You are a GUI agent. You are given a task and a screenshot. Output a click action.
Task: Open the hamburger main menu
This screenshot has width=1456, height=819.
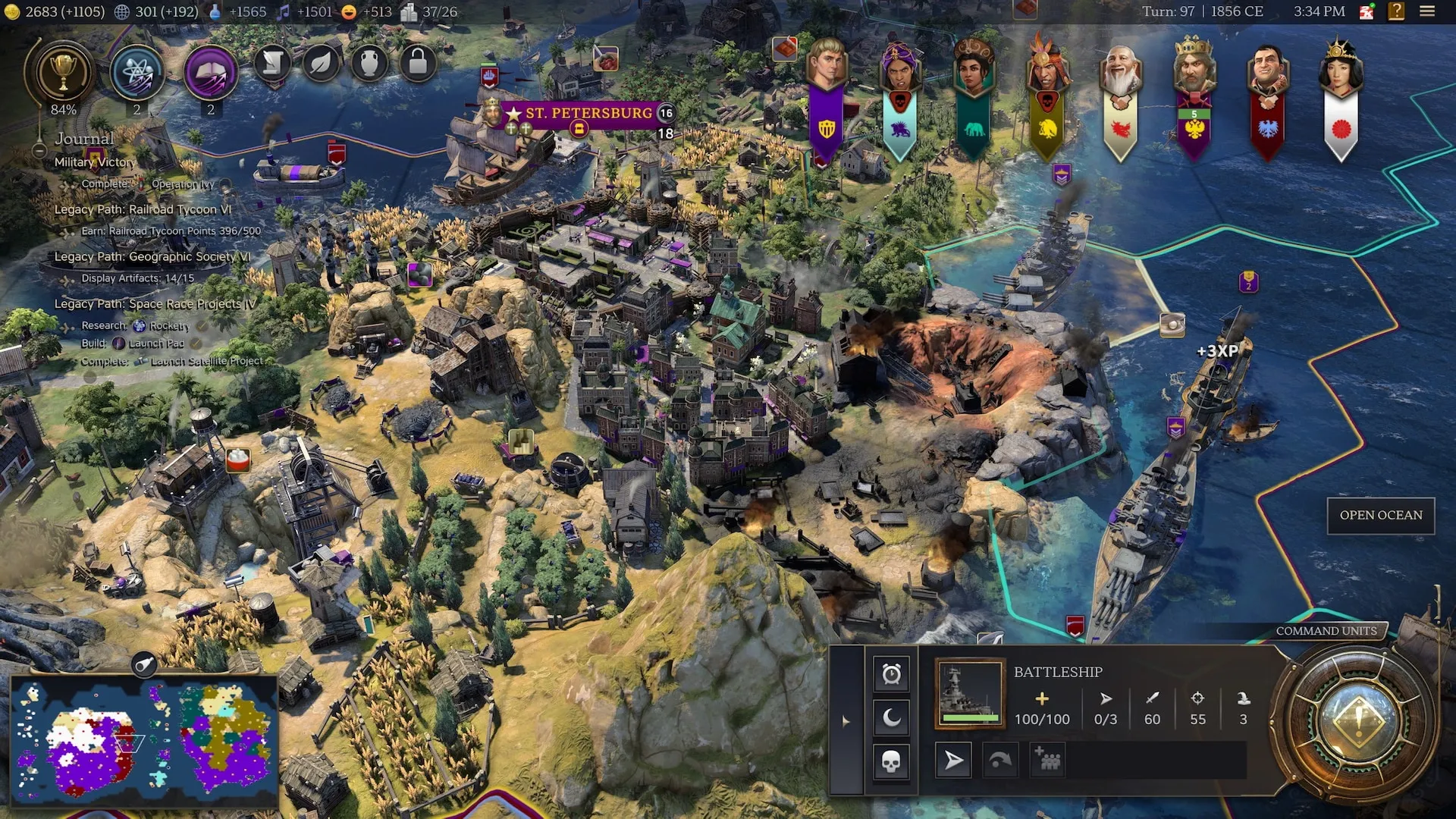tap(1427, 11)
